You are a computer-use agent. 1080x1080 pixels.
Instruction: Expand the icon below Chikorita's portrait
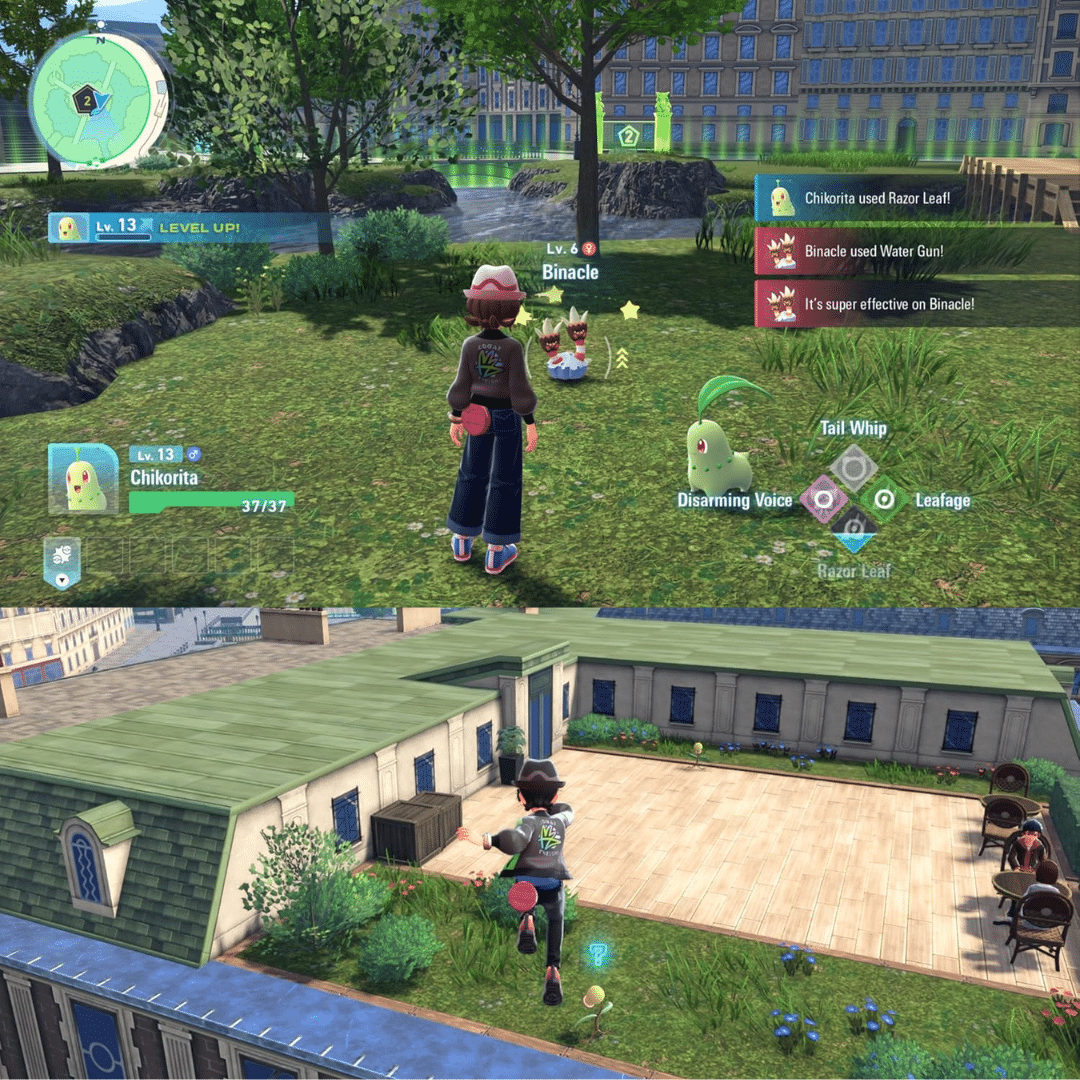pos(62,563)
